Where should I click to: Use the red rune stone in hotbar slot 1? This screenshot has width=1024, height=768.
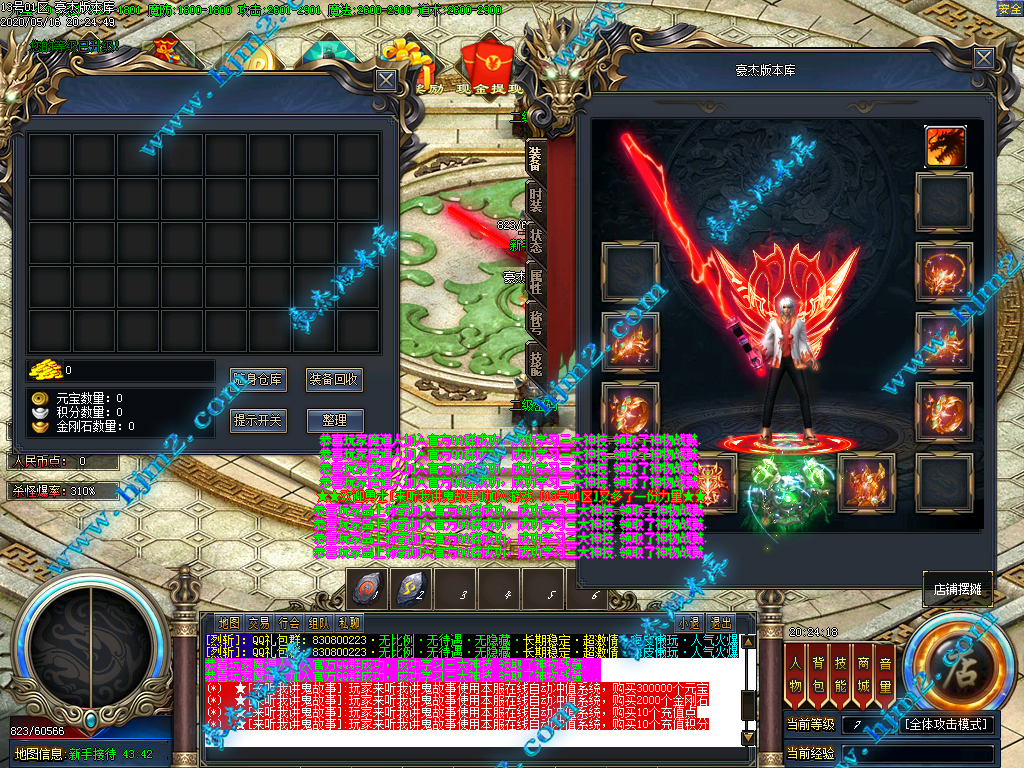(368, 588)
